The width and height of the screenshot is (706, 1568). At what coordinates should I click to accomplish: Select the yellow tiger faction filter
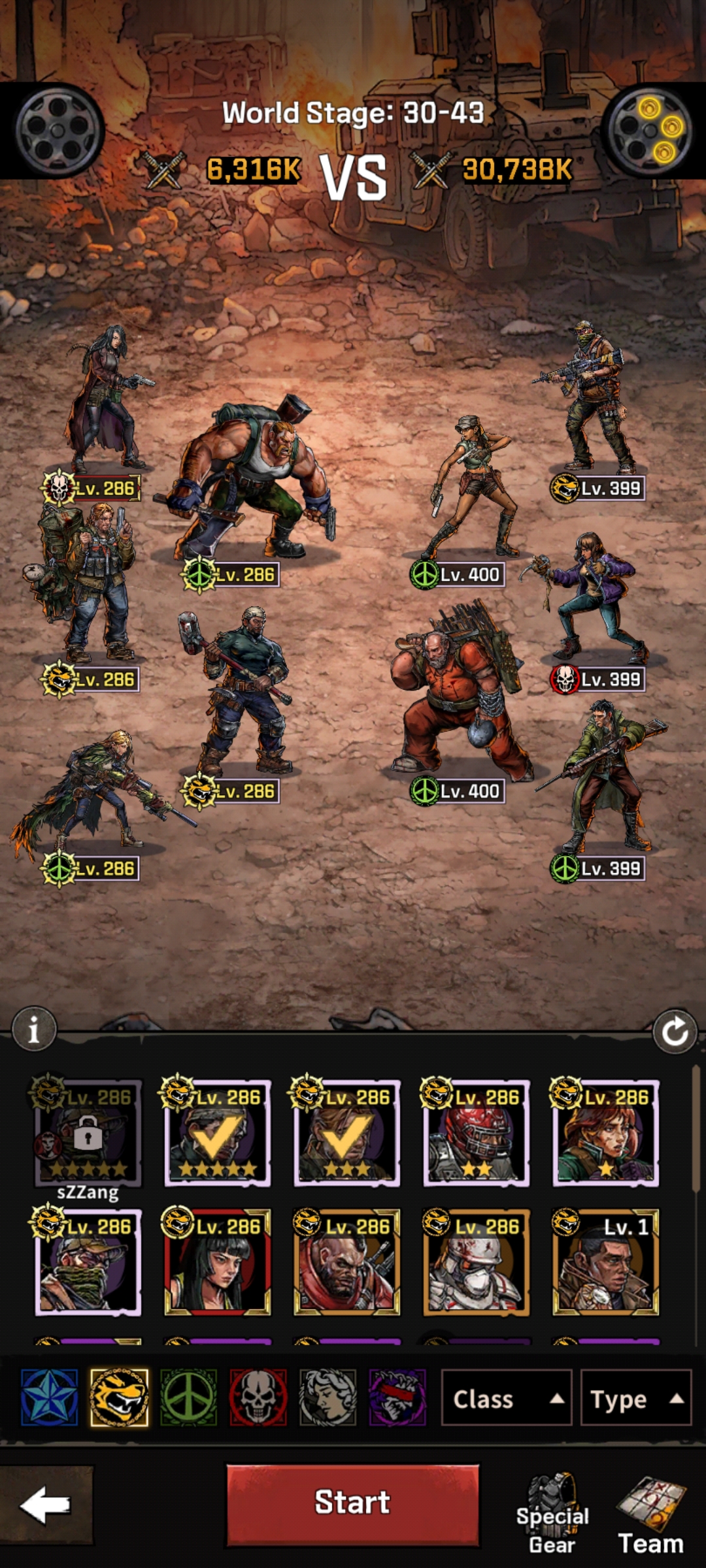pyautogui.click(x=119, y=1397)
